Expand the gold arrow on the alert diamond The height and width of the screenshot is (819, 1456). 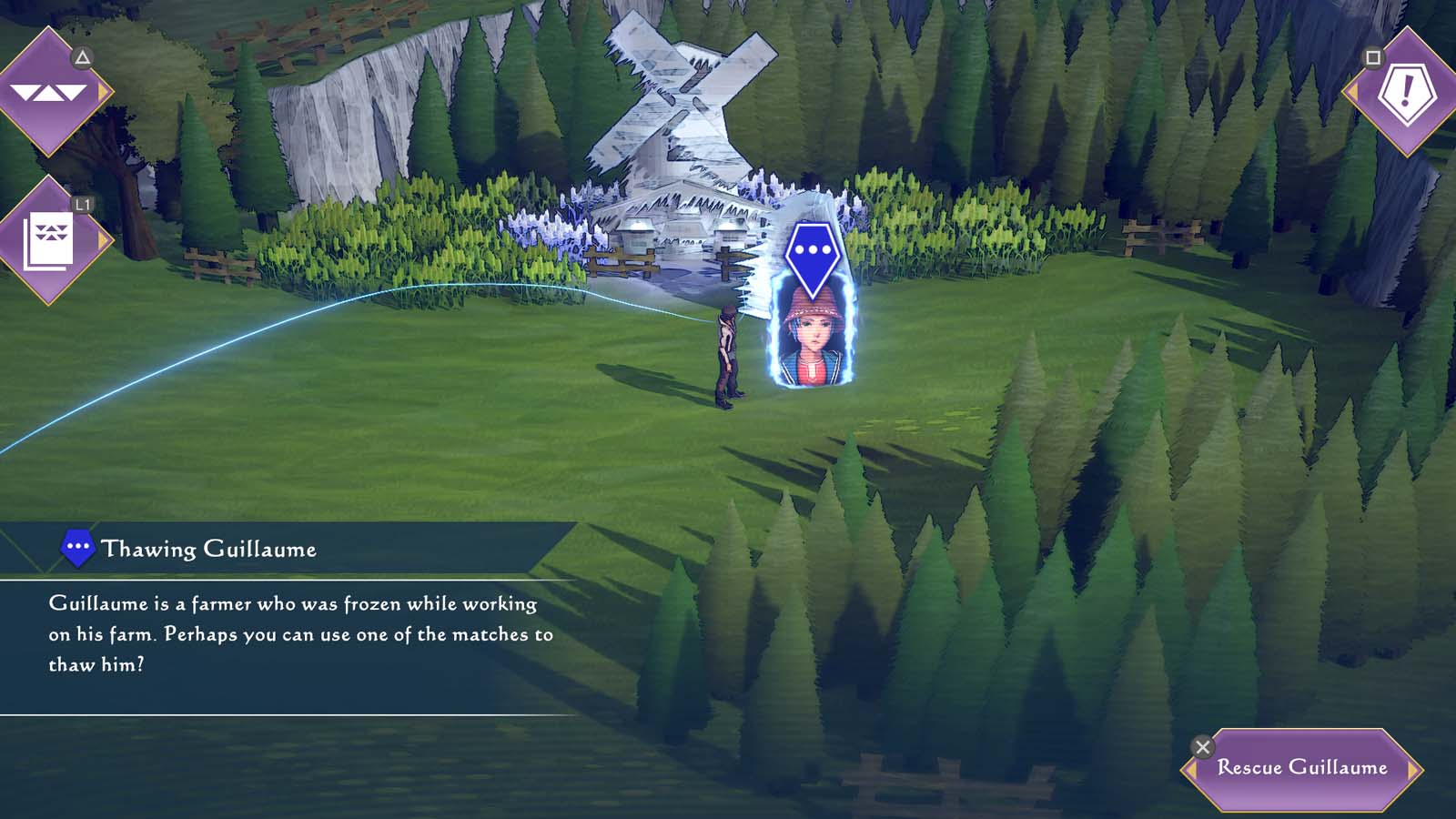1353,91
